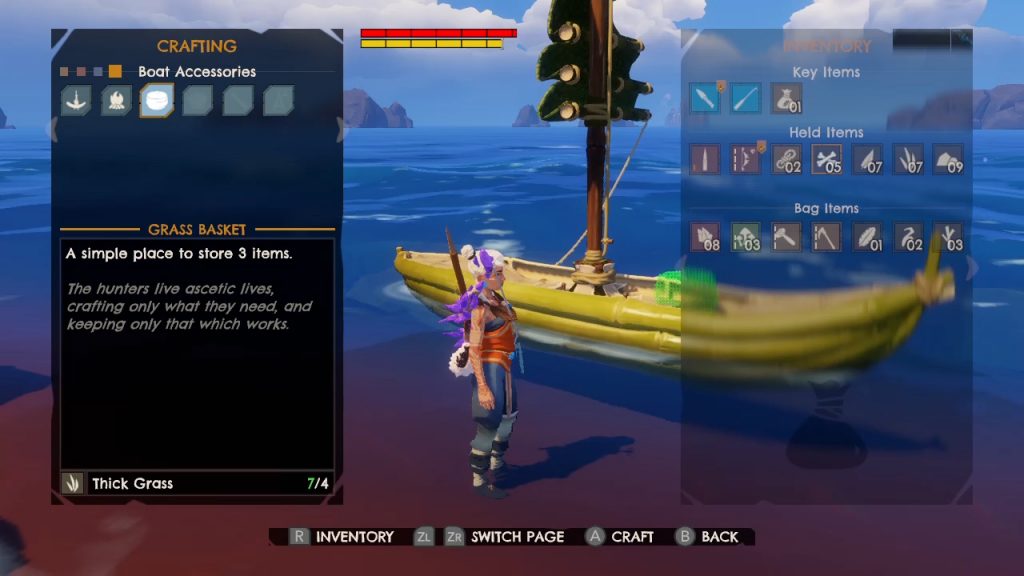Select the bow held item slot
Image resolution: width=1024 pixels, height=576 pixels.
[x=745, y=159]
